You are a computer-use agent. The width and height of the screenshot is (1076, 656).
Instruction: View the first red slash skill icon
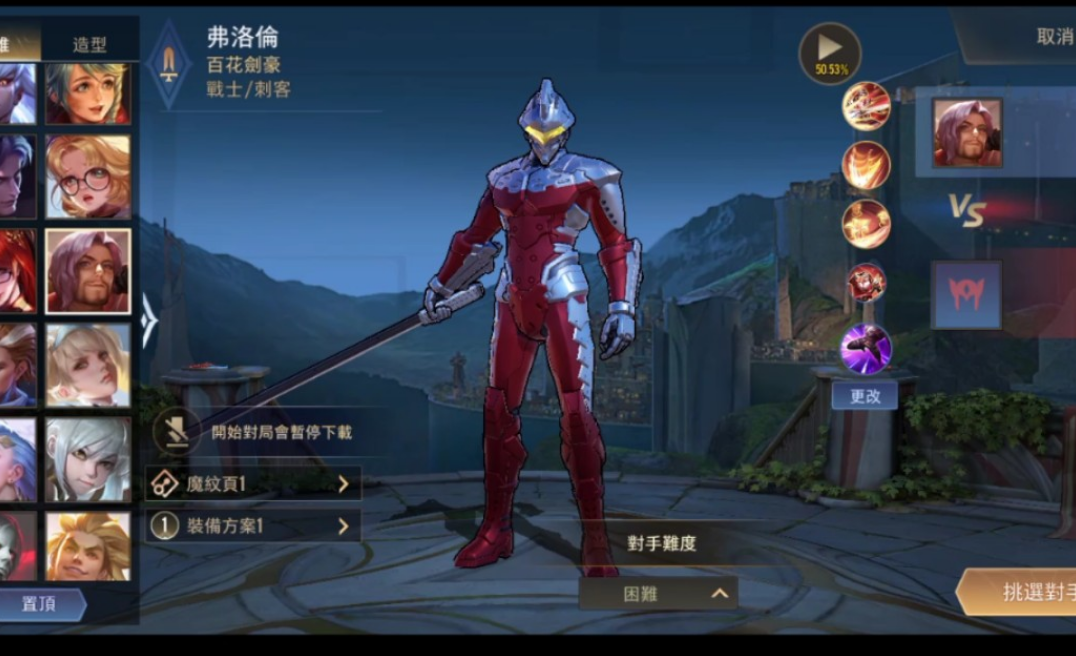tap(866, 107)
